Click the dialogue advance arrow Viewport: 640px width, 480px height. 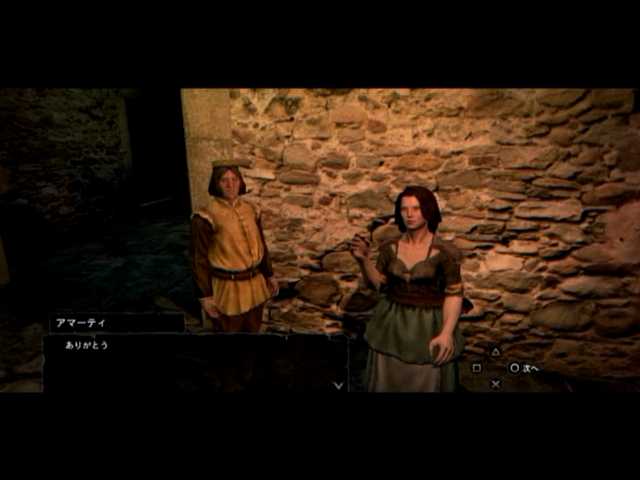[338, 384]
